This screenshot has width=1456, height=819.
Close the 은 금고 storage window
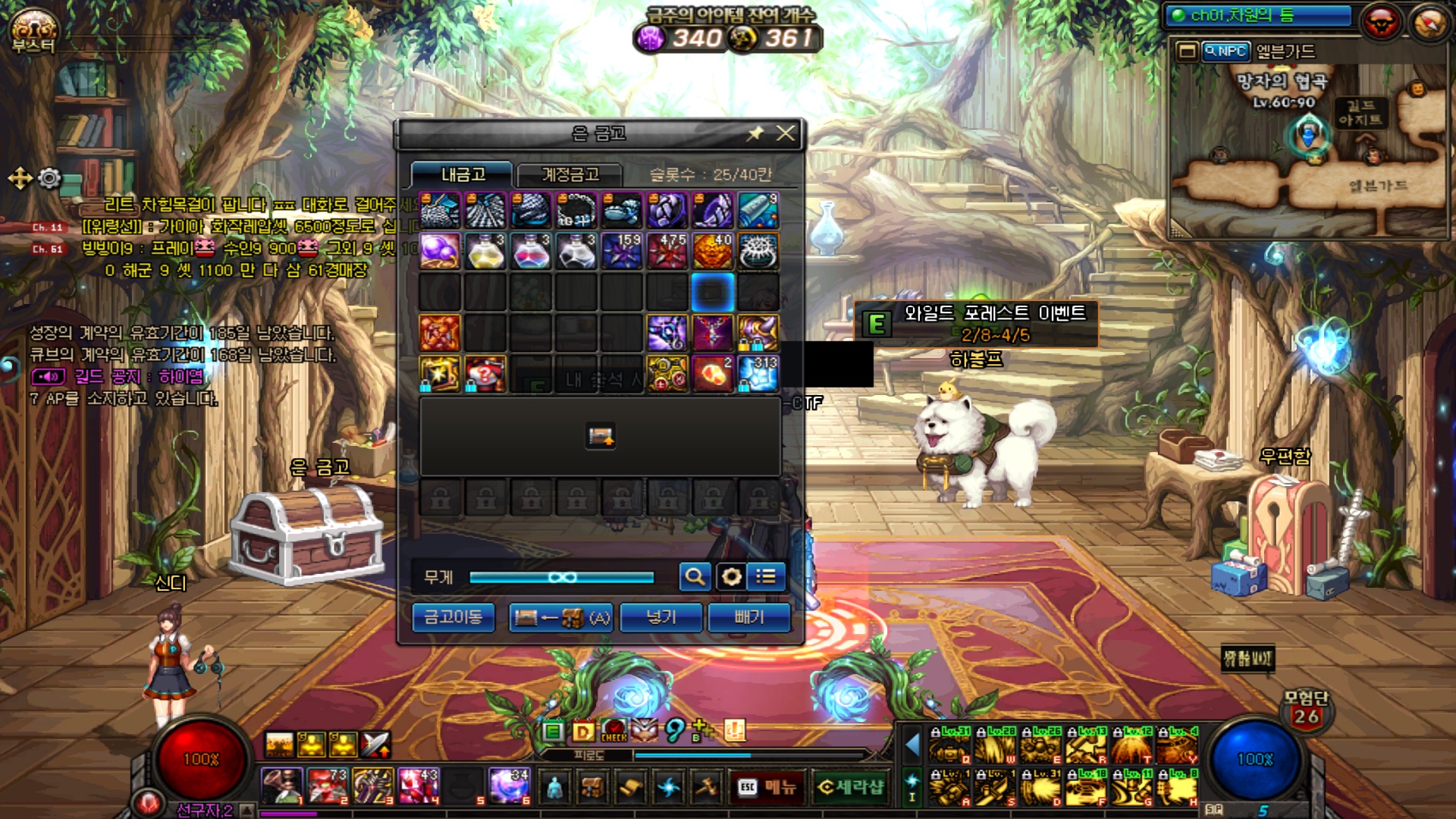786,133
